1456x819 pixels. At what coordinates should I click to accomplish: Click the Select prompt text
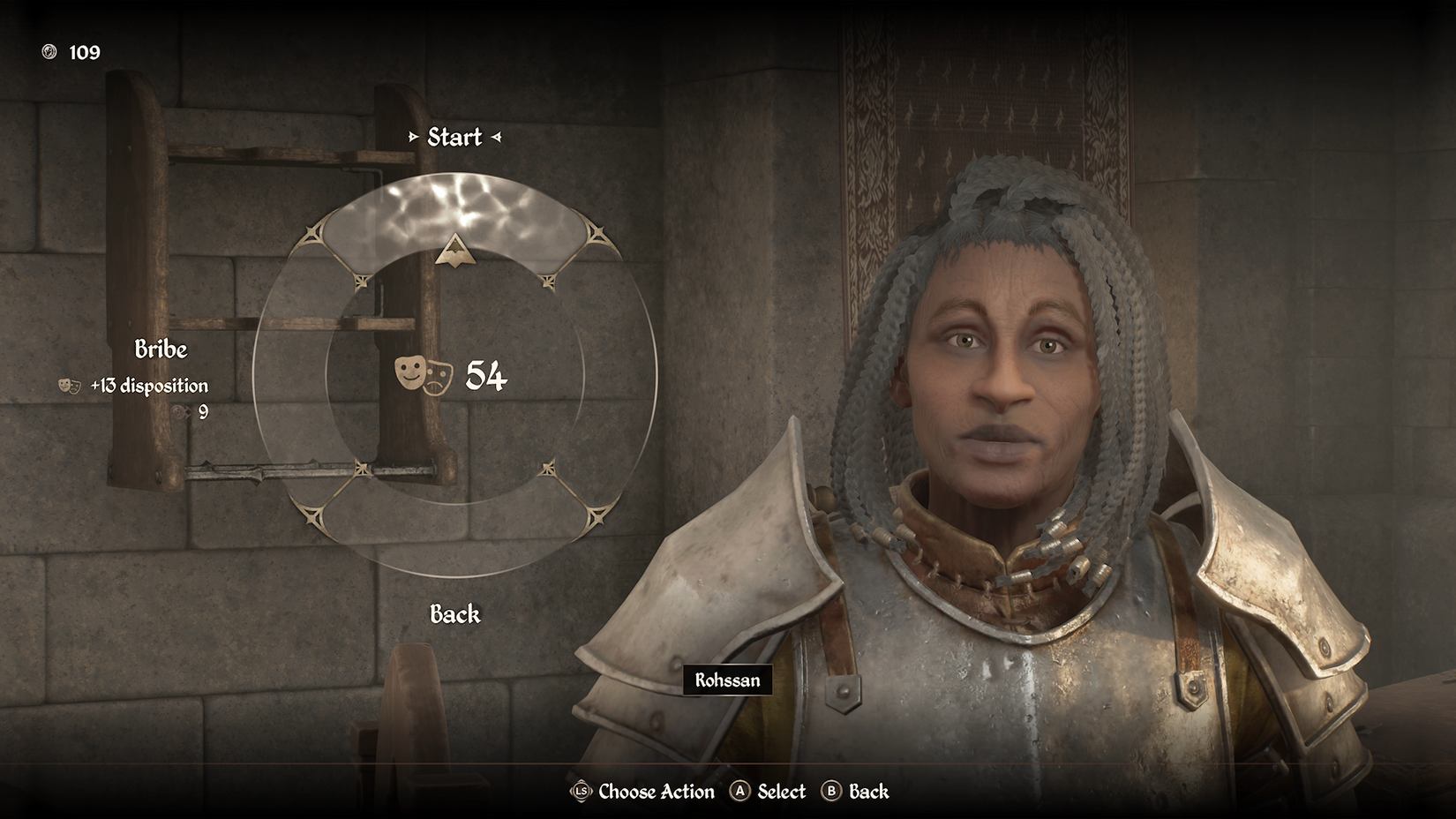[x=780, y=792]
